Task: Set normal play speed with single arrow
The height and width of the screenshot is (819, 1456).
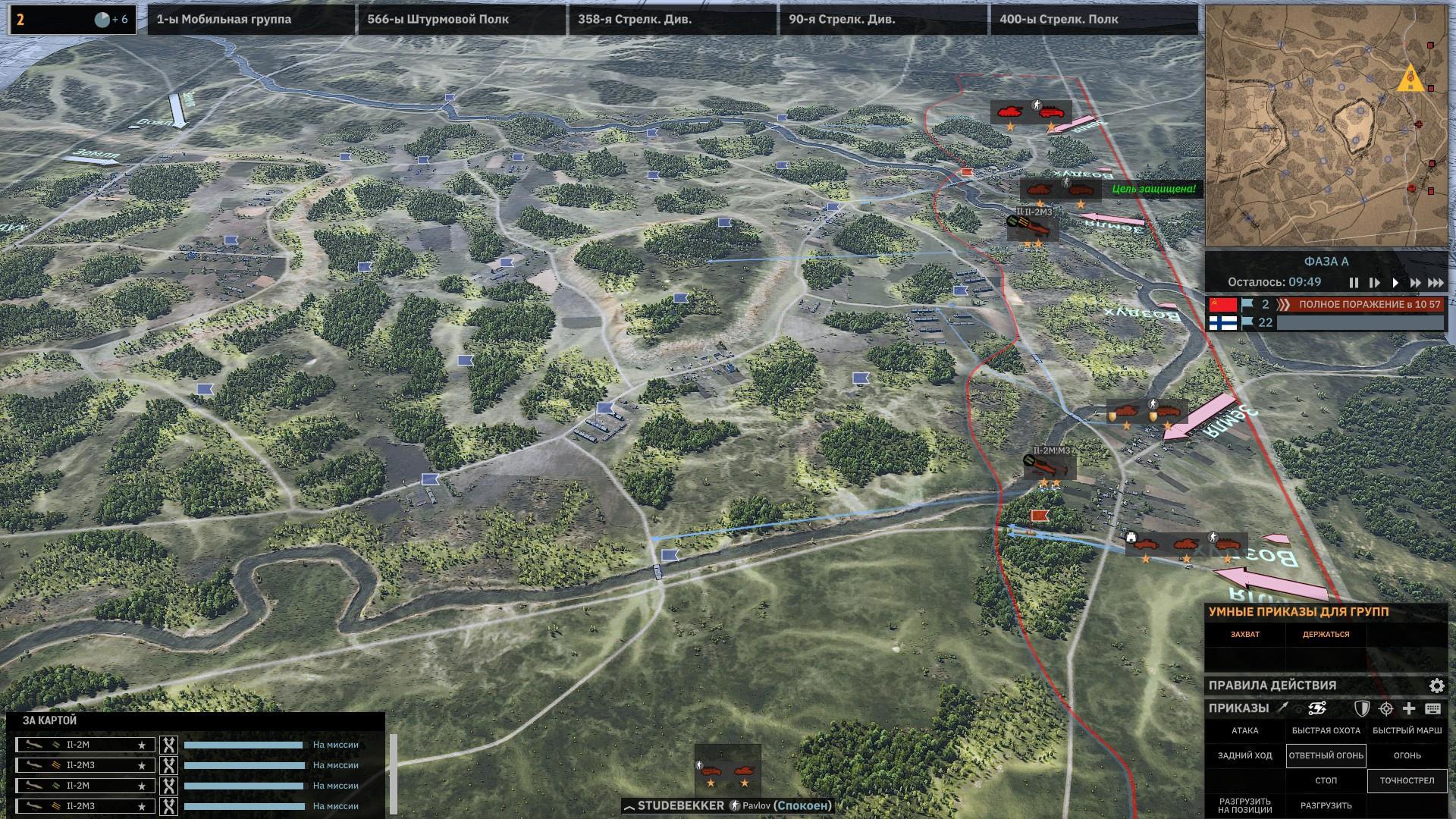Action: (x=1395, y=283)
